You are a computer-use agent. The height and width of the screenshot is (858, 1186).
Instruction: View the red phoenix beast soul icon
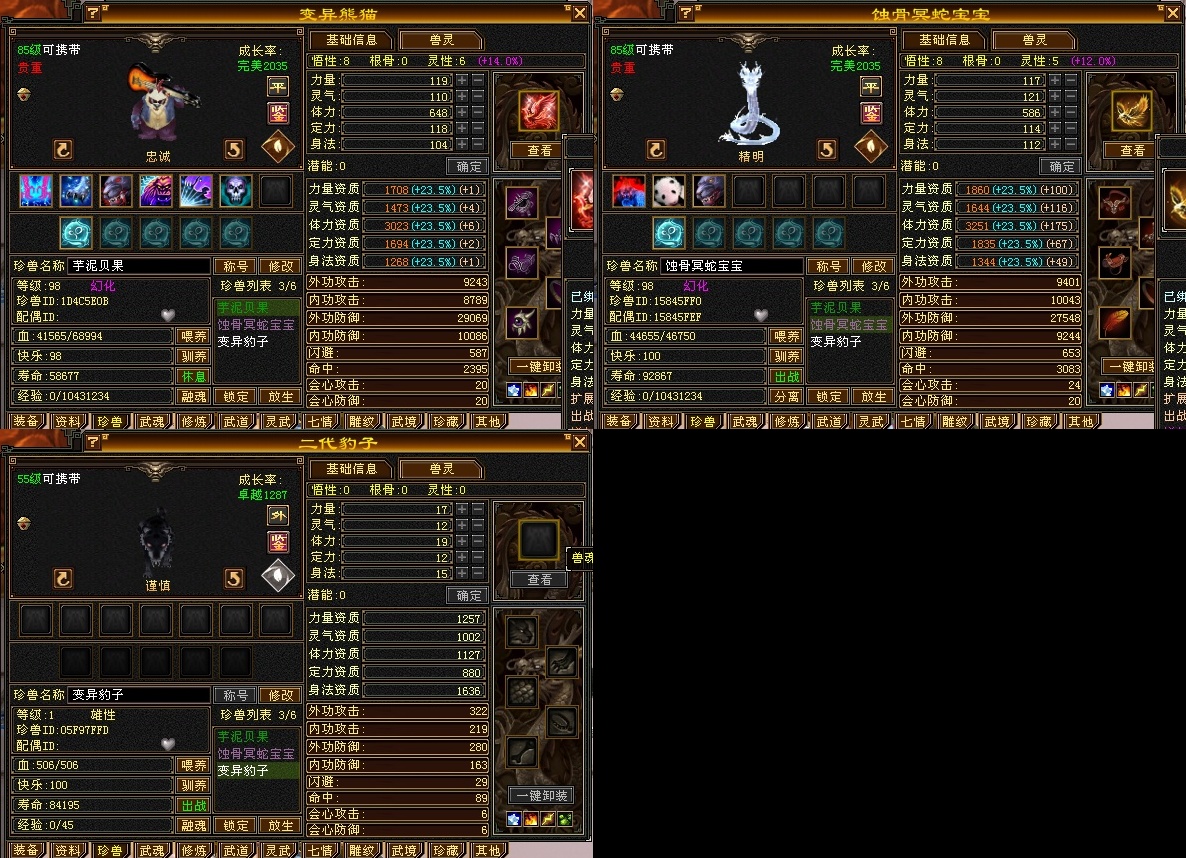point(538,112)
